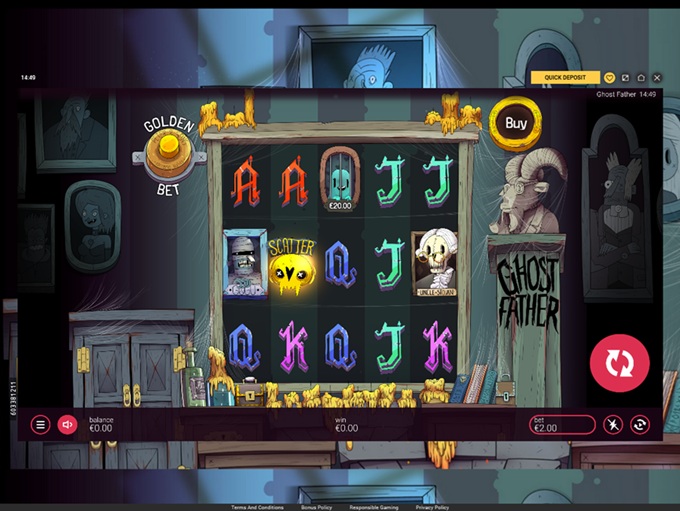The height and width of the screenshot is (511, 680).
Task: Return to the casino home lobby
Action: (641, 77)
